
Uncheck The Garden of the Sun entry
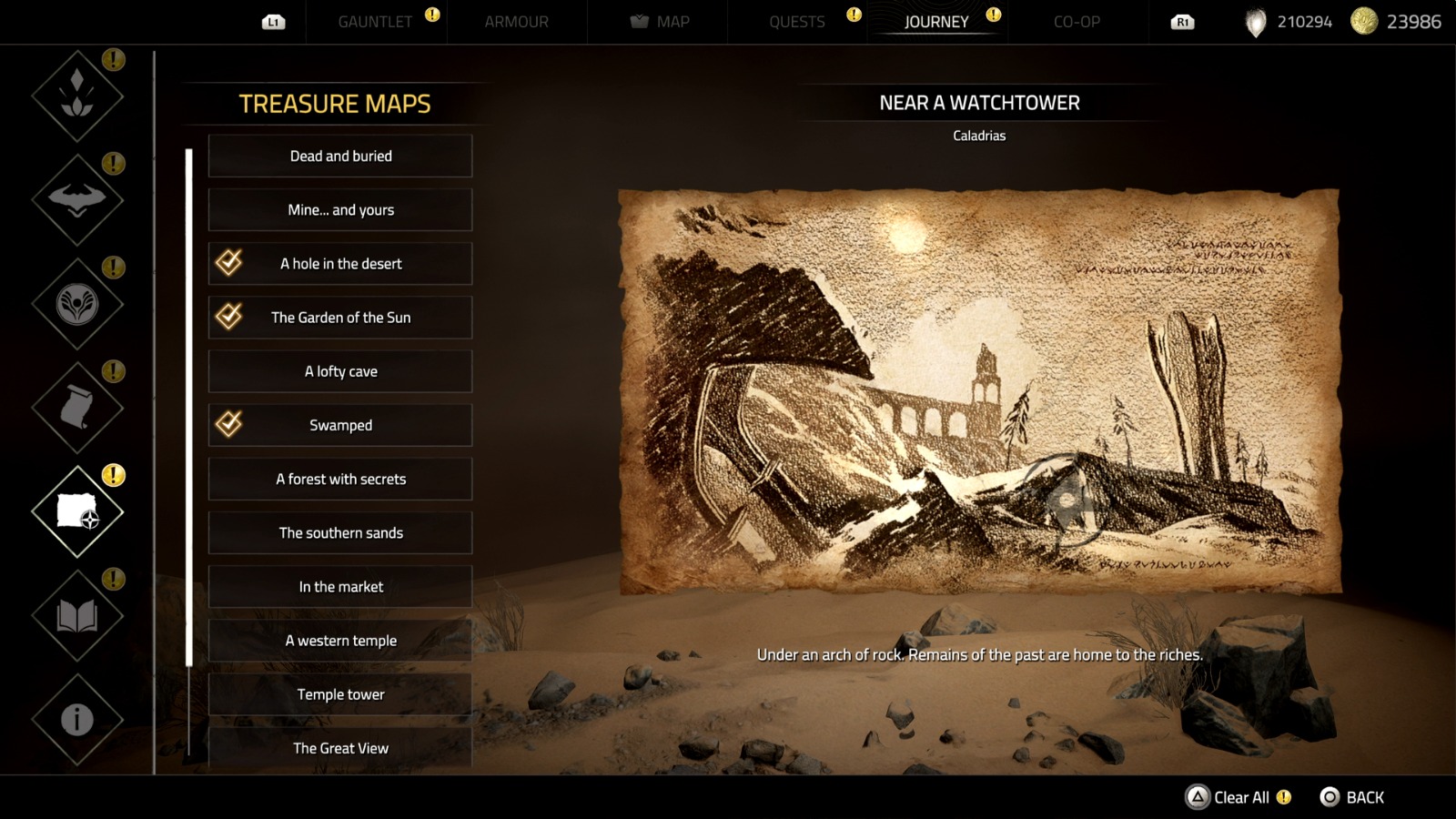[231, 317]
